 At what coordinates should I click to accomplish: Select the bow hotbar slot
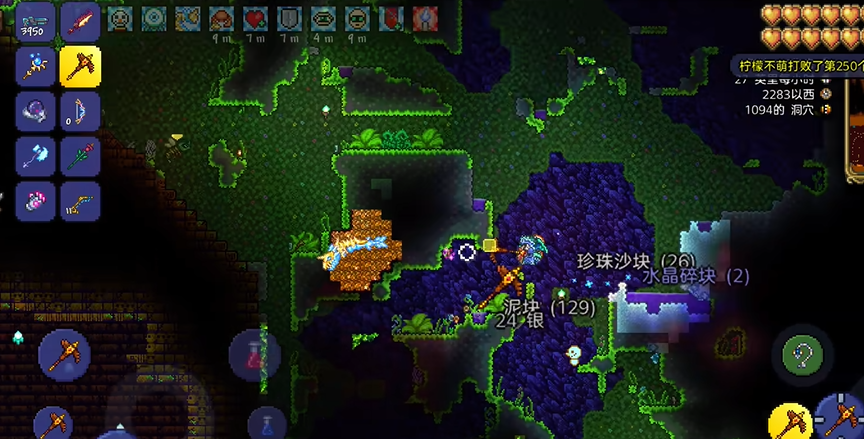(80, 111)
